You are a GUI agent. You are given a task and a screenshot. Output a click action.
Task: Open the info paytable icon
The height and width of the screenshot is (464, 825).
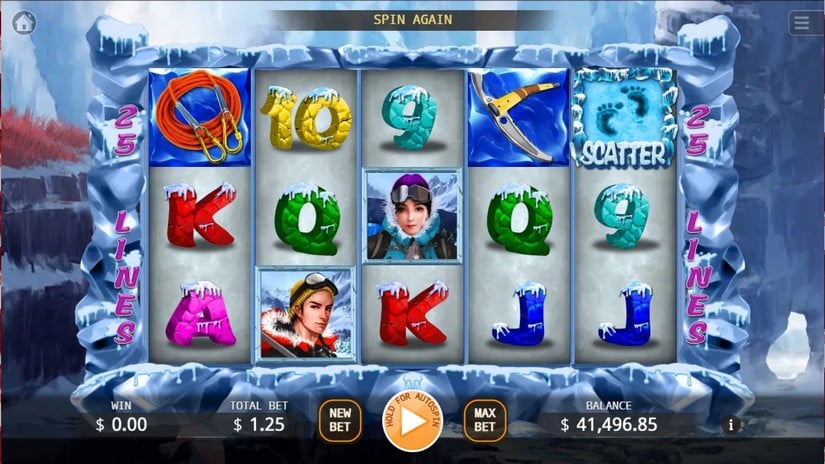pos(730,425)
